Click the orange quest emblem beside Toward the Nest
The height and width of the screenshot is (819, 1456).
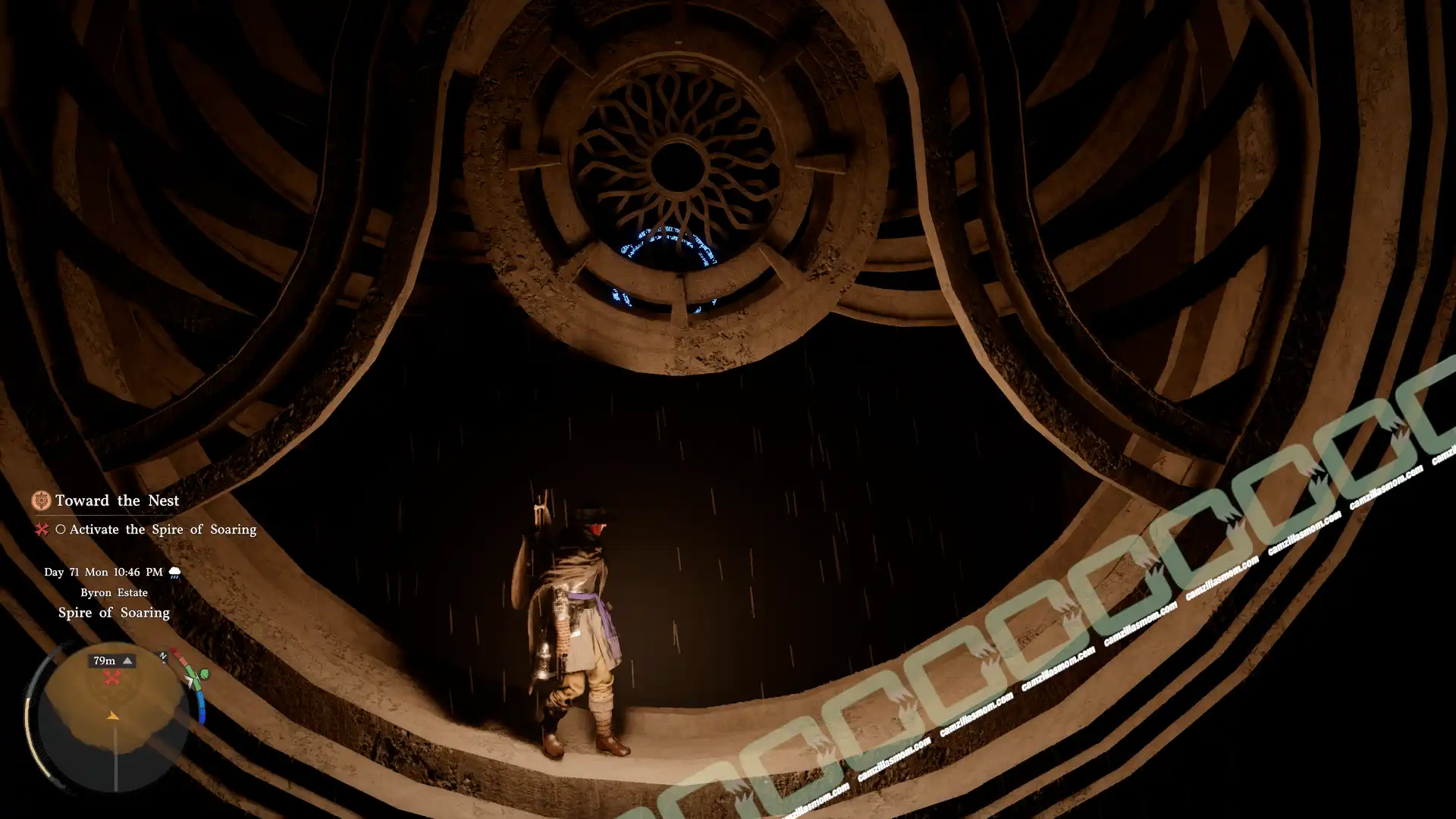click(x=41, y=500)
